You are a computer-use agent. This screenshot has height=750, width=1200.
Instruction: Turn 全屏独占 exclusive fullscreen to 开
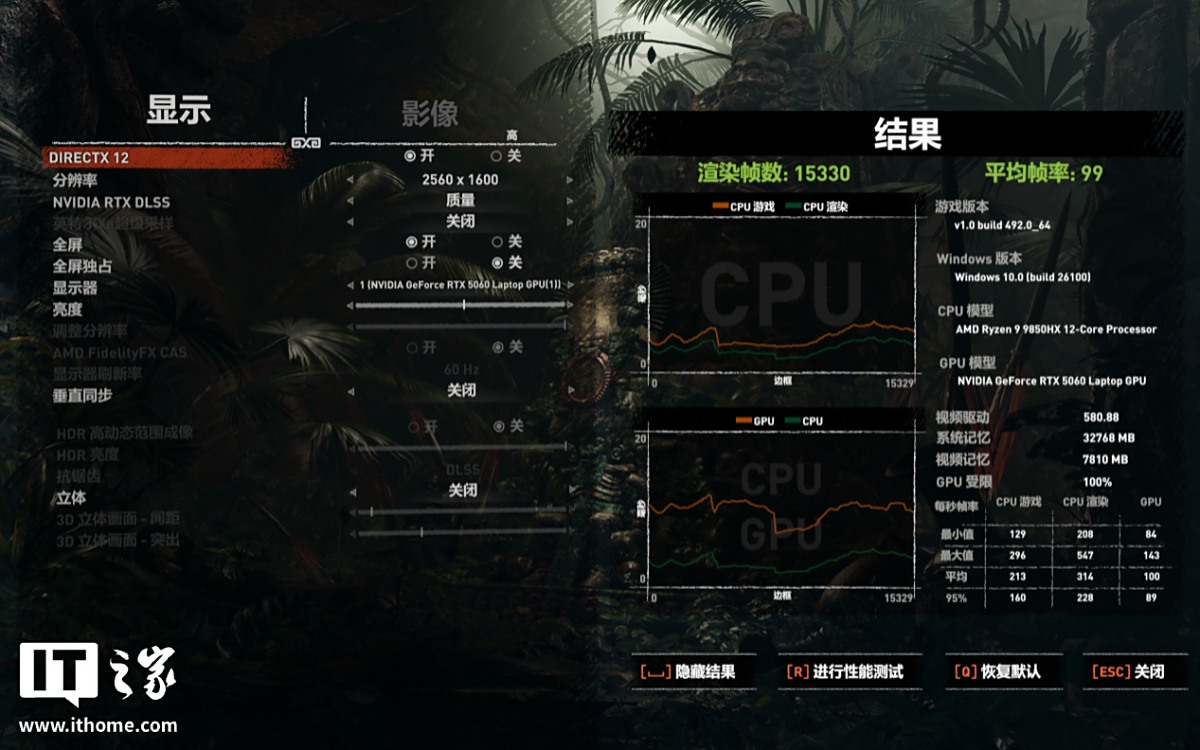[411, 263]
